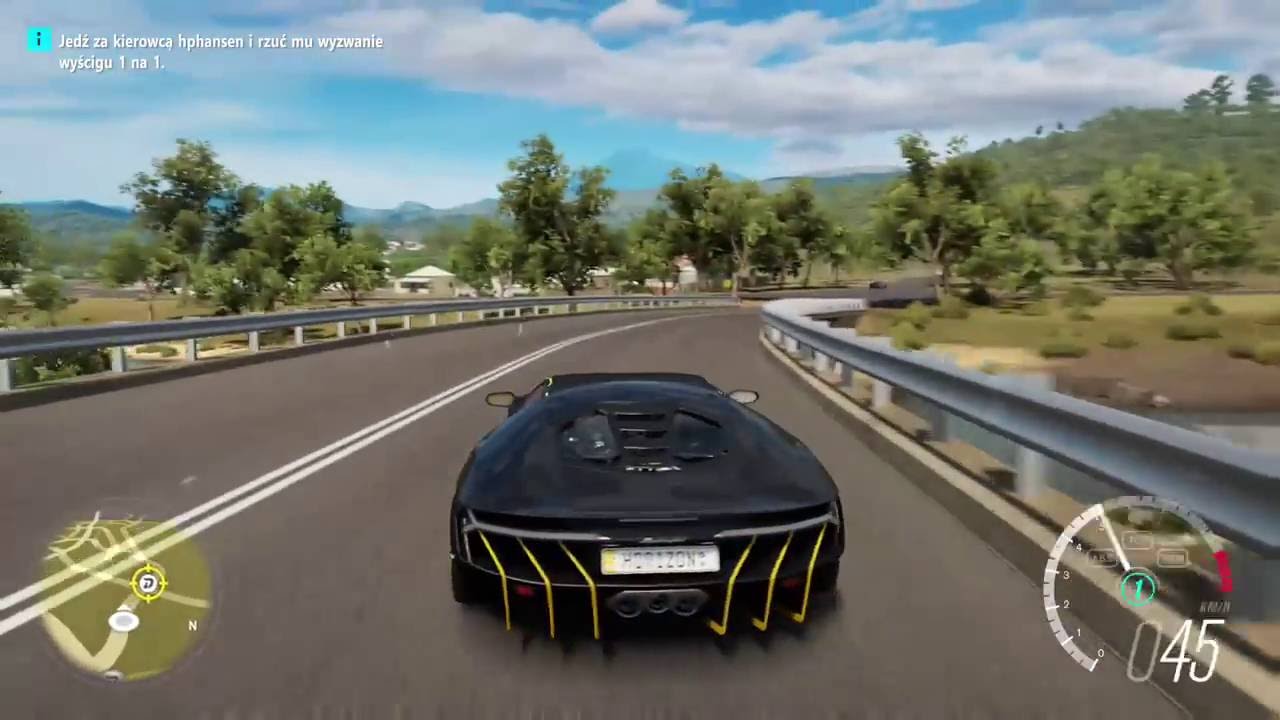This screenshot has width=1280, height=720.
Task: Click the tachometer needle on the rev gauge
Action: (x=1113, y=542)
